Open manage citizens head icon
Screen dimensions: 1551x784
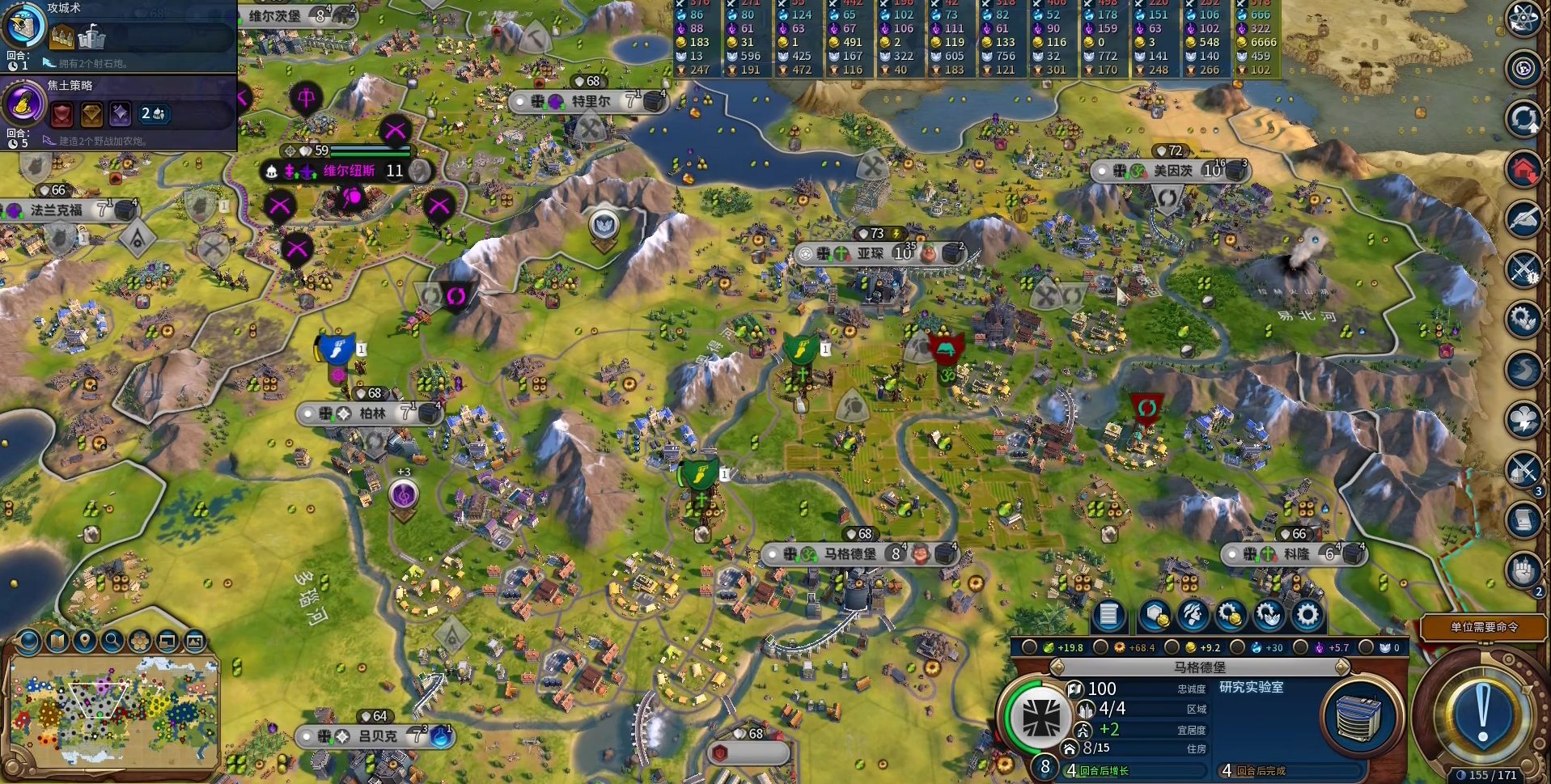click(1193, 616)
